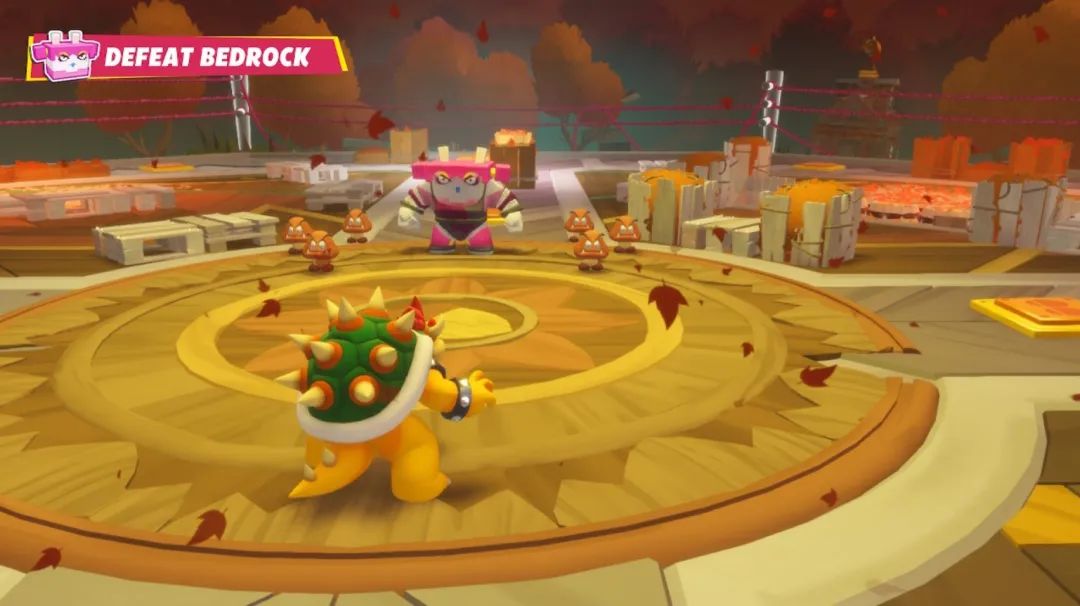Select the Defeat Bedrock objective banner
This screenshot has width=1080, height=606.
(208, 57)
